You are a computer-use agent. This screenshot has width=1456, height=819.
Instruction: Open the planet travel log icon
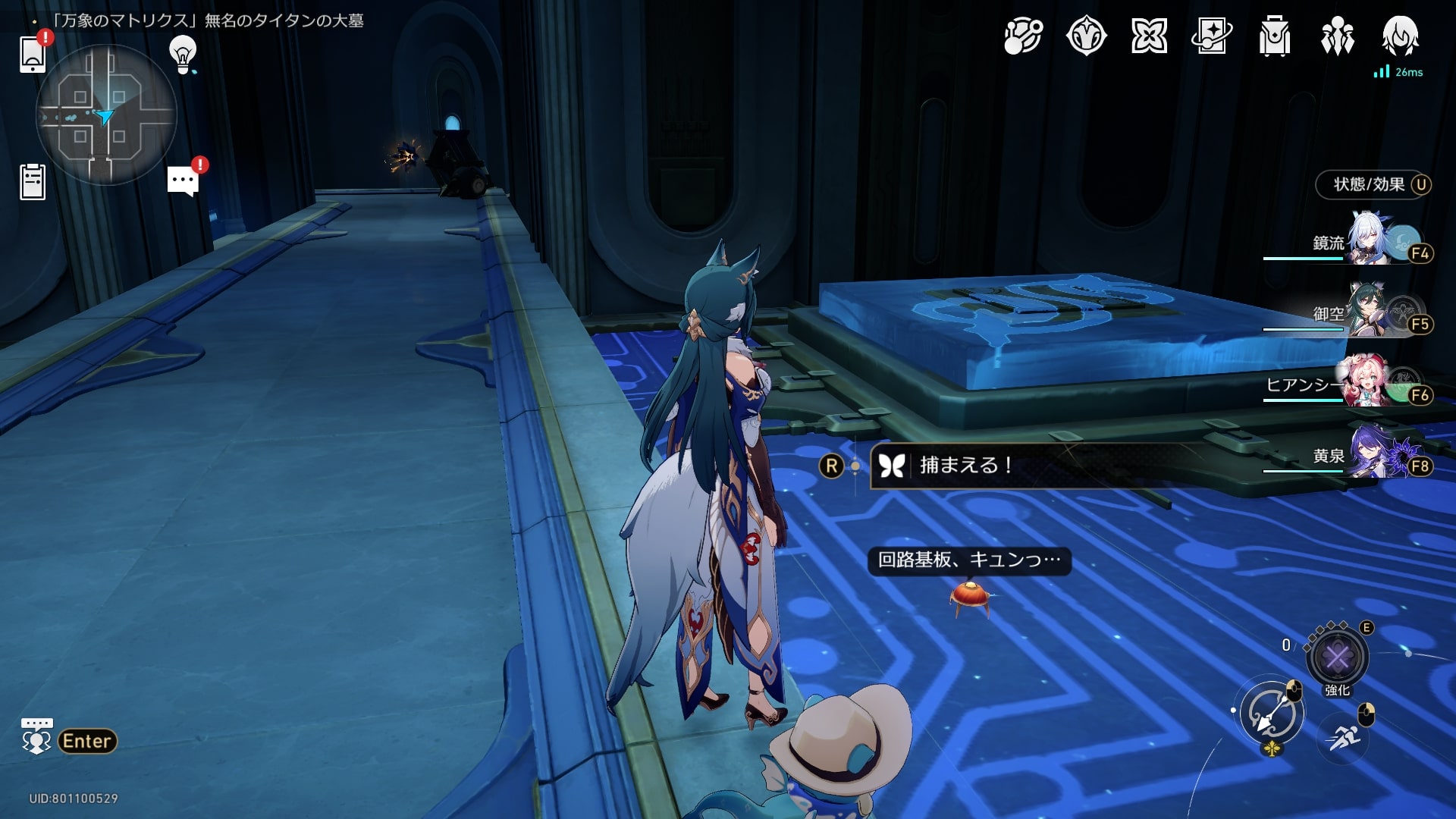tap(1023, 36)
